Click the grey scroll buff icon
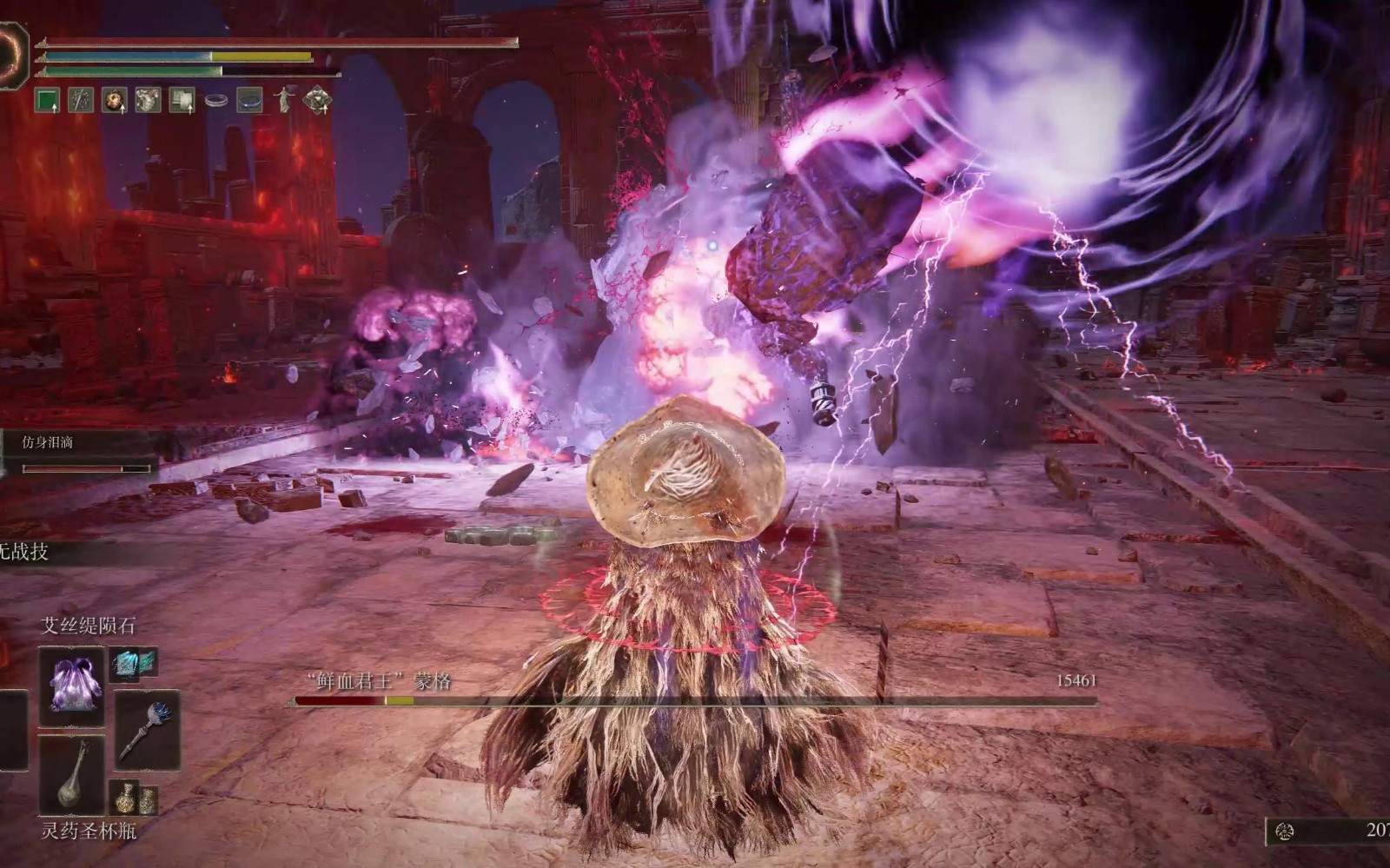1390x868 pixels. 182,101
